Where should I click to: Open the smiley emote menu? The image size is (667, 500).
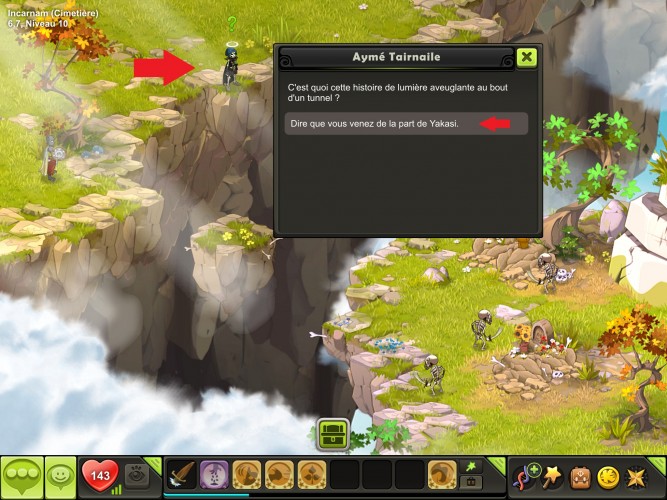tap(60, 474)
